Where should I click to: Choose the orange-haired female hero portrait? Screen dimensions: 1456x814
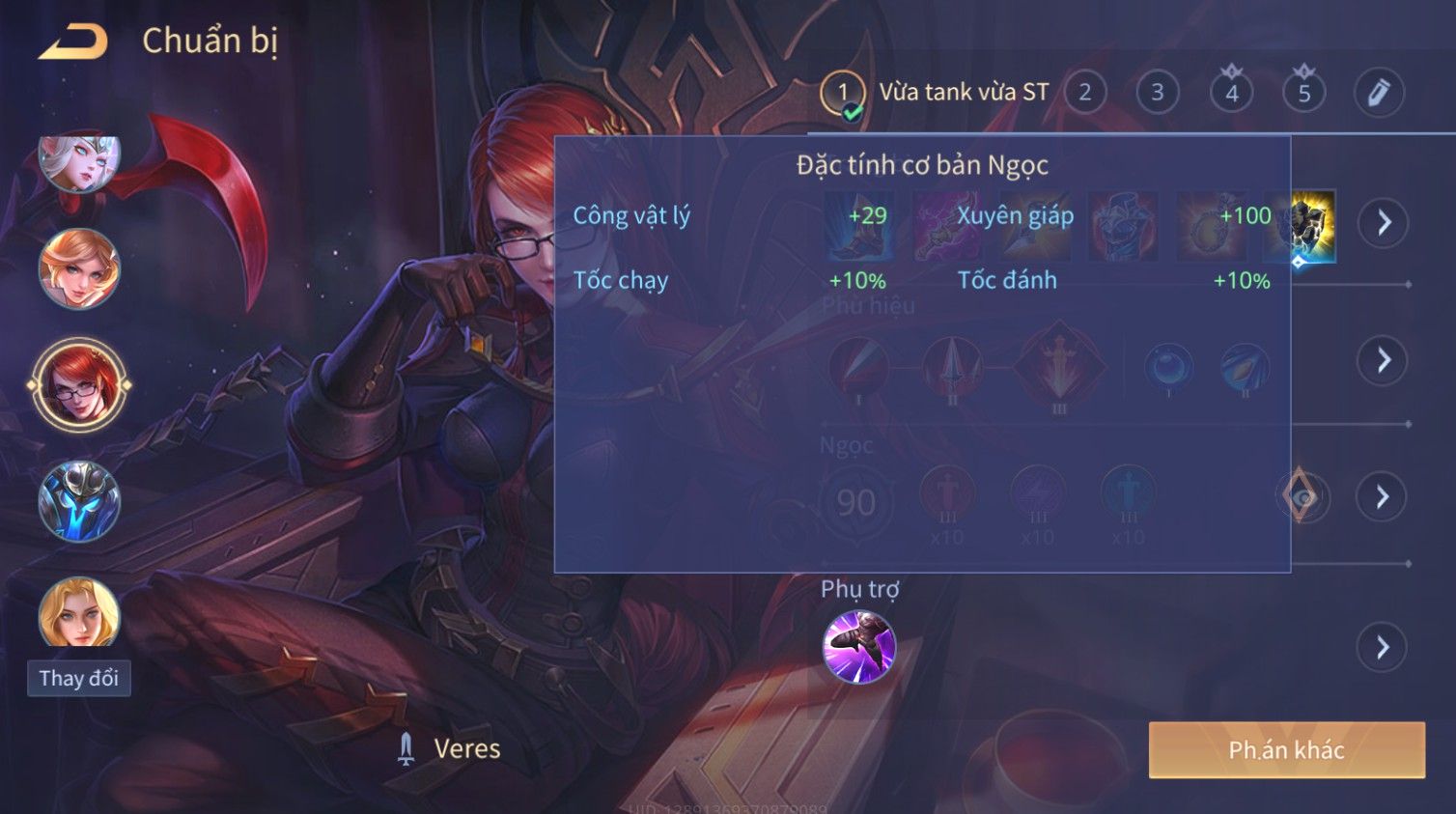[79, 269]
